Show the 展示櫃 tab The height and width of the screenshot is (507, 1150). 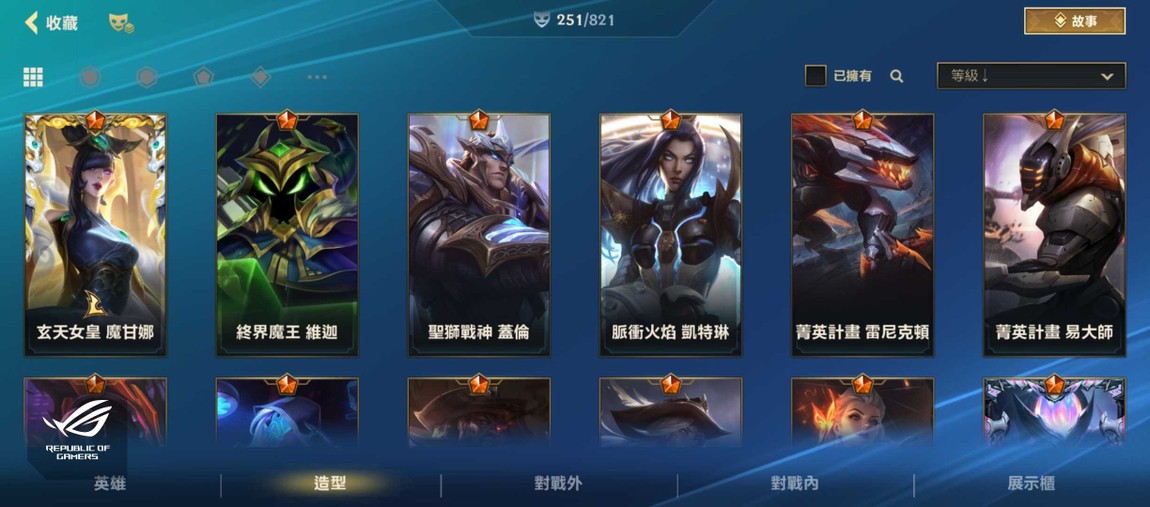[1031, 484]
